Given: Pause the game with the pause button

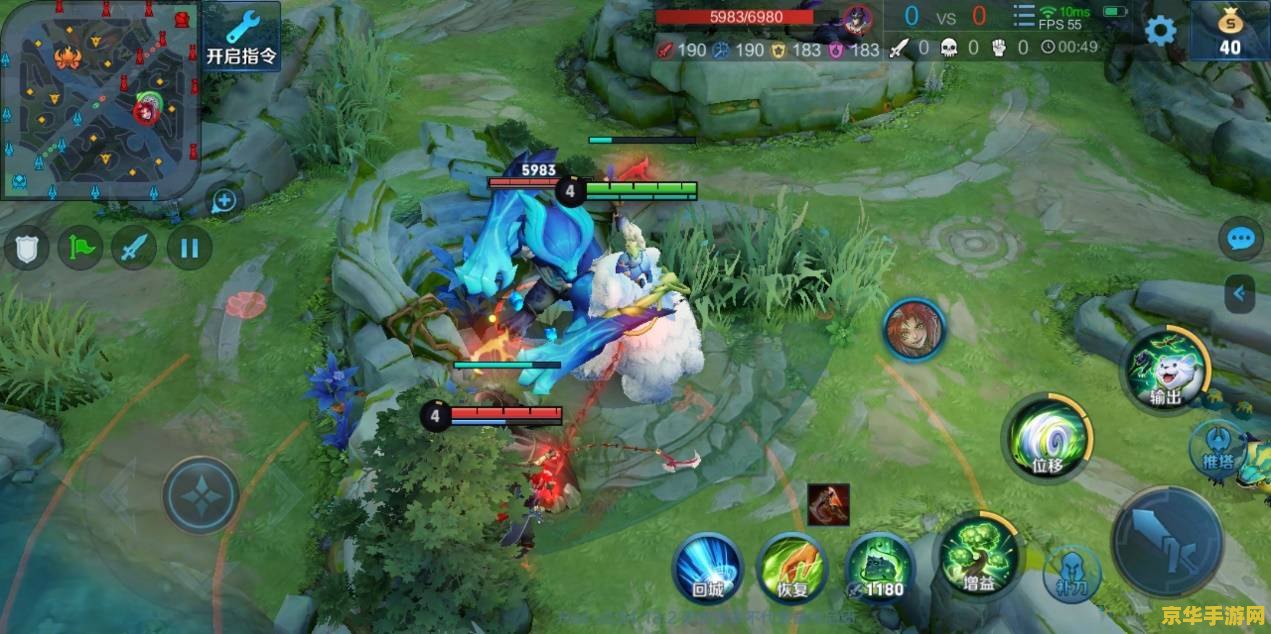Looking at the screenshot, I should tap(189, 248).
